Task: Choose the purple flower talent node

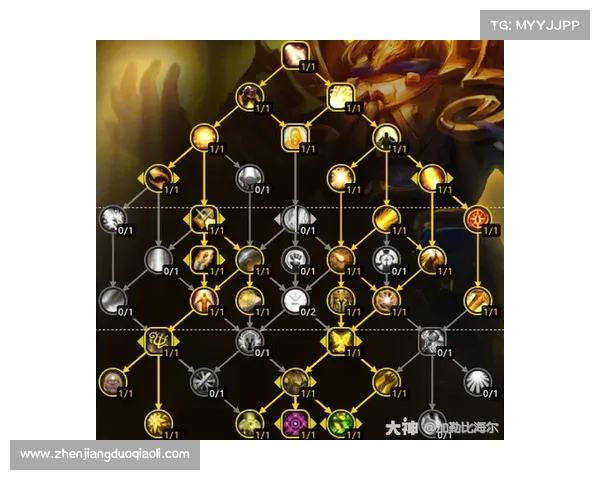Action: click(x=296, y=421)
